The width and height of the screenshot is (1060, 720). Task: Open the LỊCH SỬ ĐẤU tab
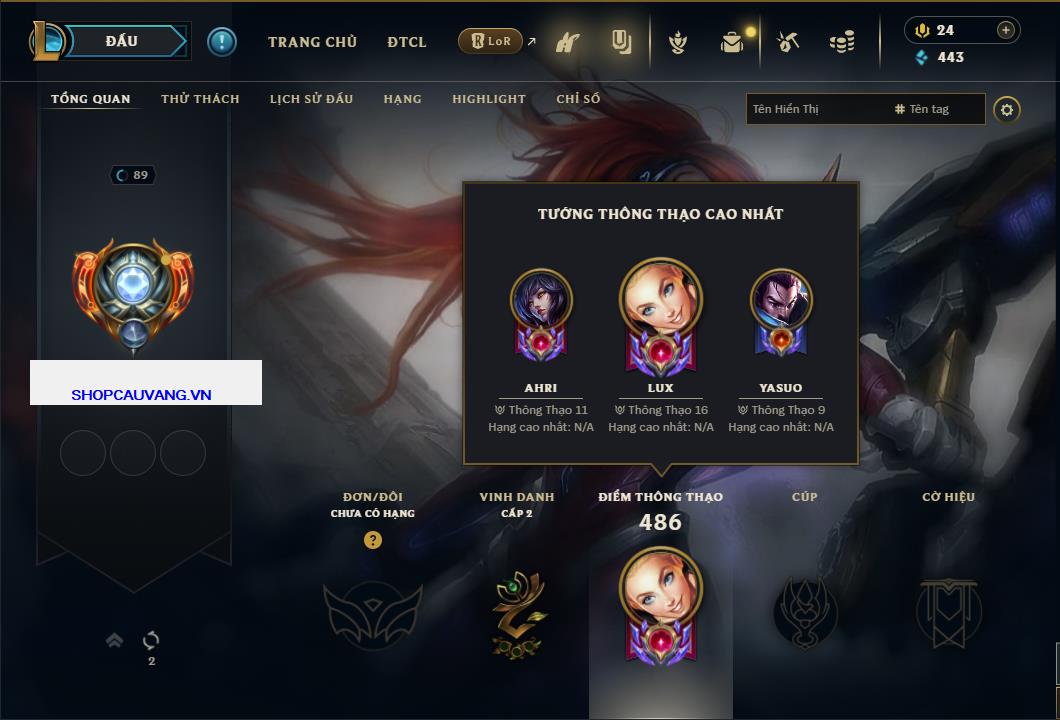[x=311, y=99]
